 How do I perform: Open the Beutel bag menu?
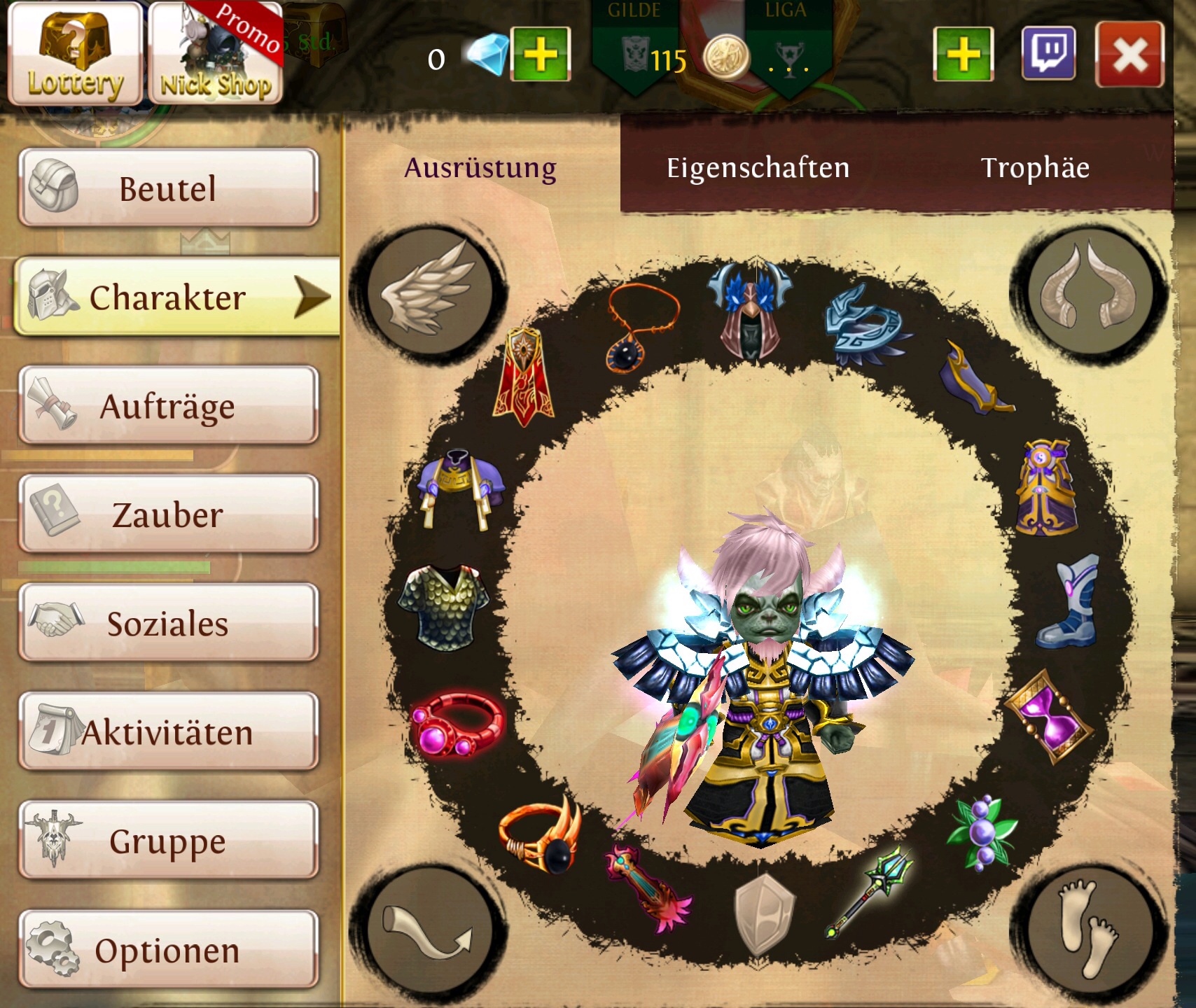[168, 188]
